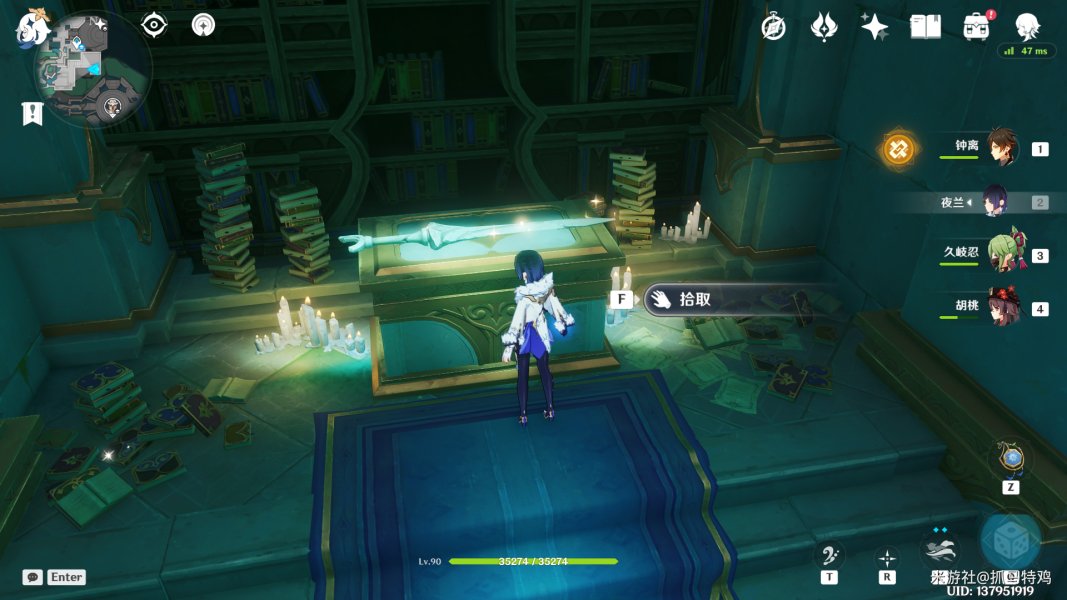
Task: Open the chat speech bubble icon
Action: [x=33, y=577]
